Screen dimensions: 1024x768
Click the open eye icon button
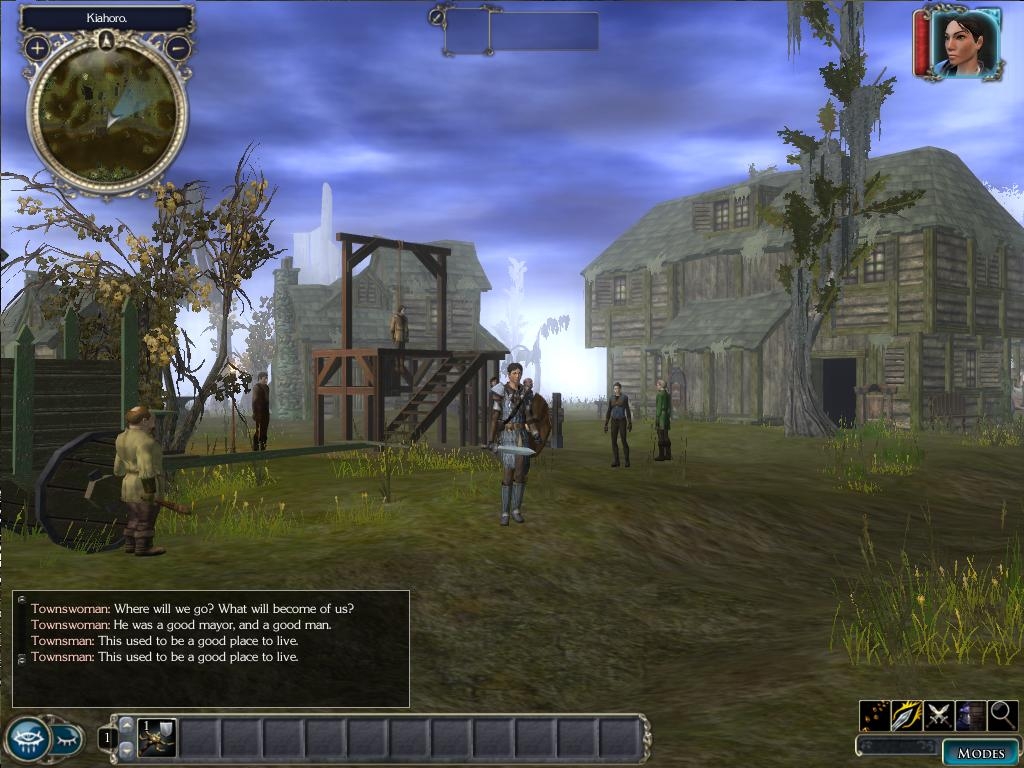(28, 740)
